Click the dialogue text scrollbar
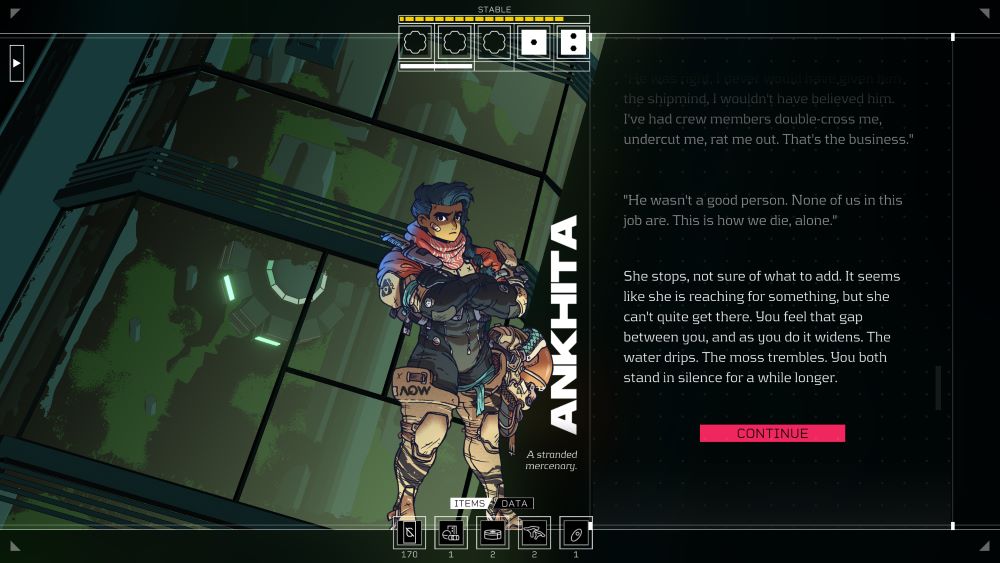Screen dimensions: 1000x563 coord(938,388)
